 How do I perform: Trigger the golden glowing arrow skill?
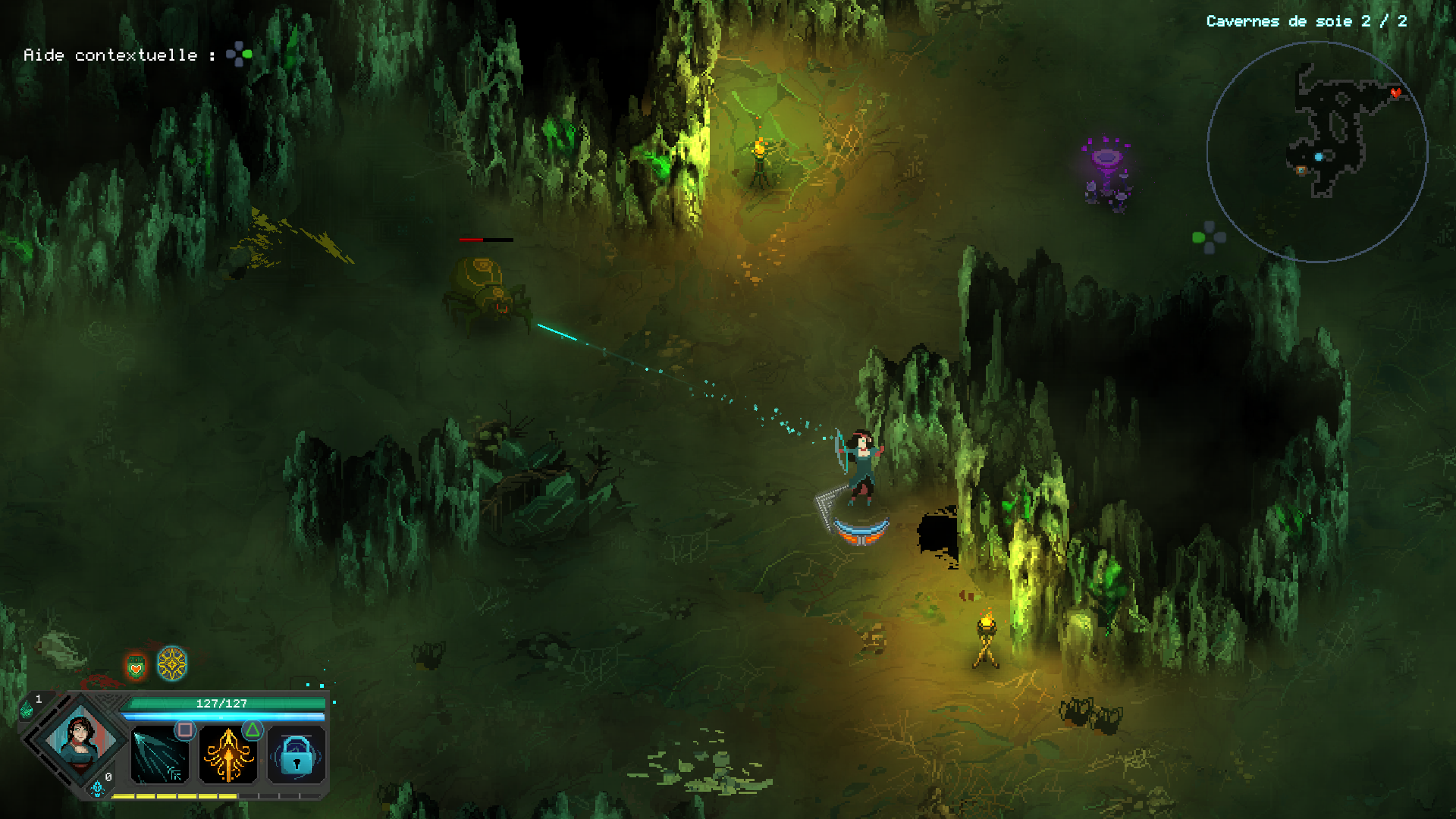pos(227,755)
